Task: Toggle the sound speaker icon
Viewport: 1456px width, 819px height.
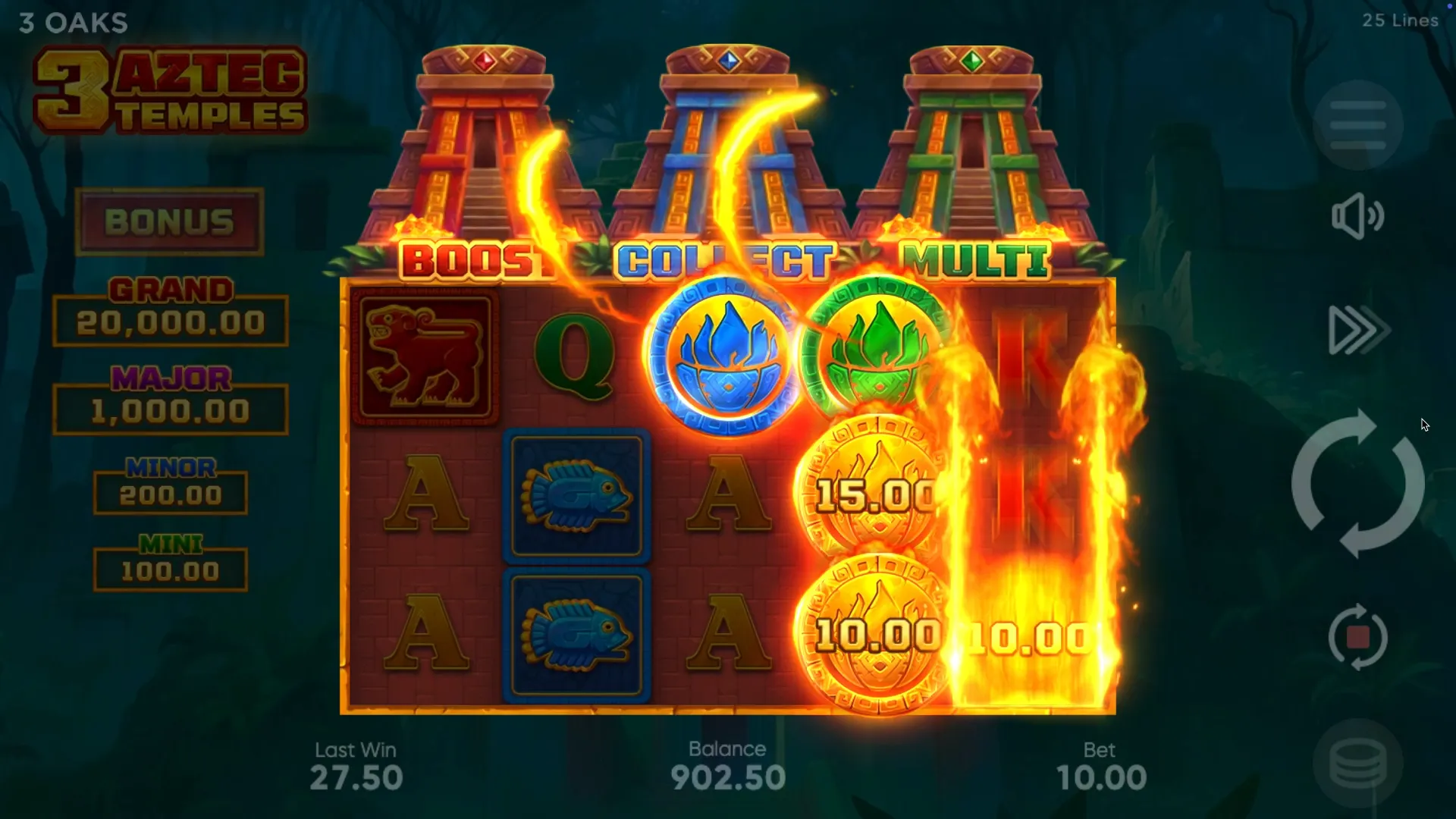Action: tap(1357, 216)
